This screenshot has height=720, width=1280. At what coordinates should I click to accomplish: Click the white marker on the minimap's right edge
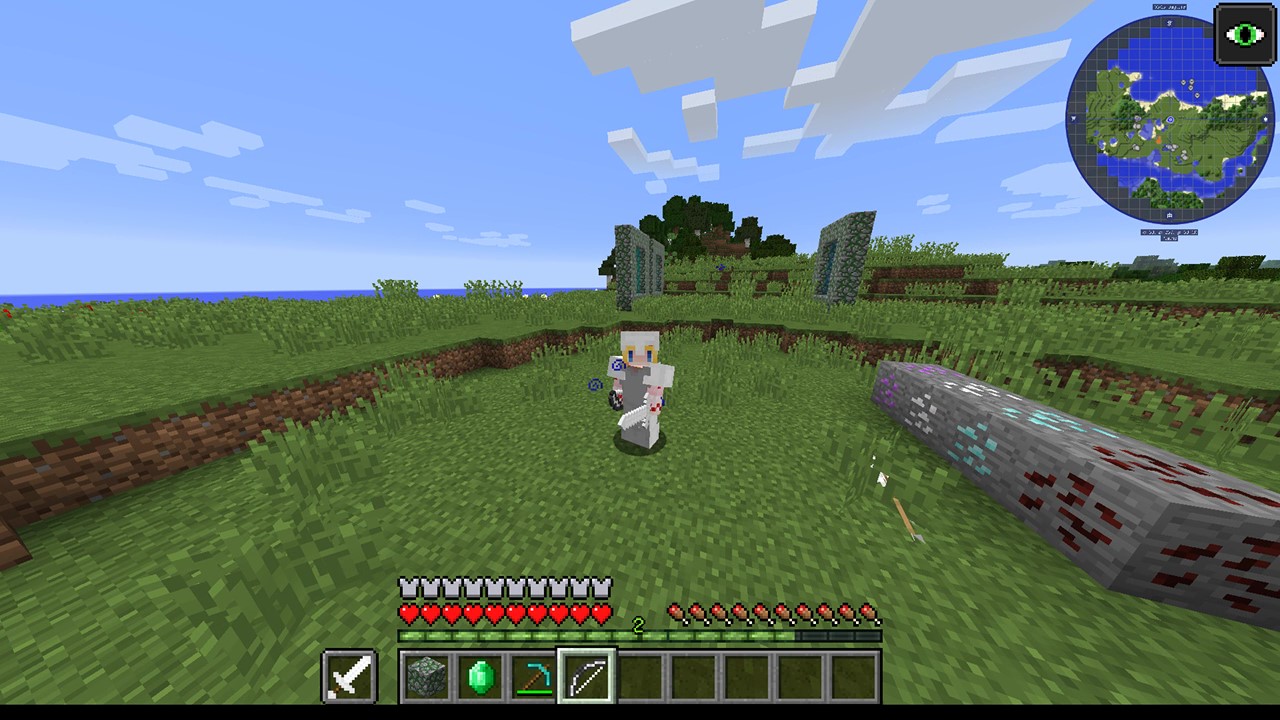(1266, 119)
